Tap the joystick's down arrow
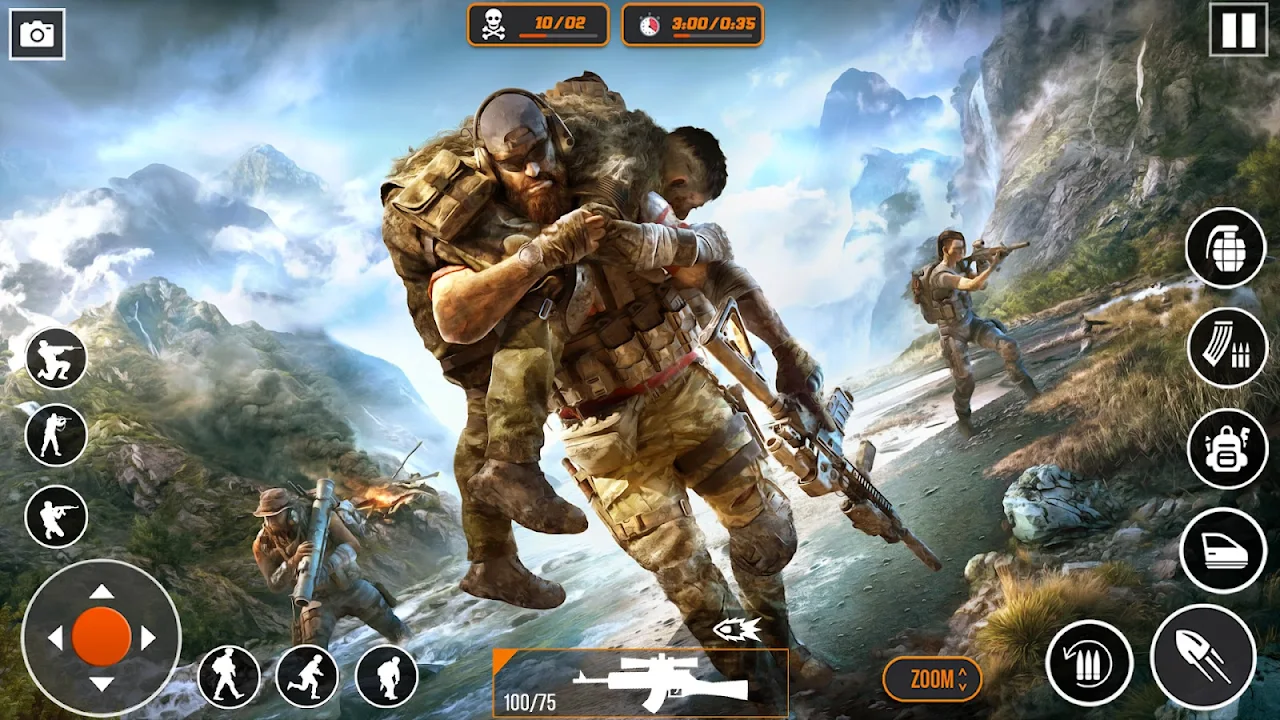Screen dimensions: 1280x720 click(101, 683)
